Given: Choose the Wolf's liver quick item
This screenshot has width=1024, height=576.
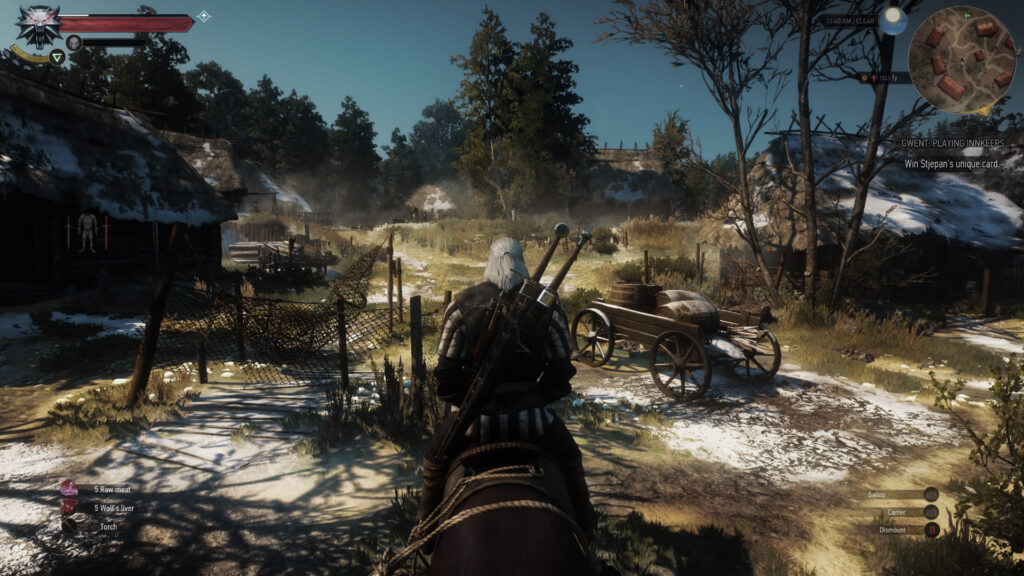Looking at the screenshot, I should pos(70,507).
